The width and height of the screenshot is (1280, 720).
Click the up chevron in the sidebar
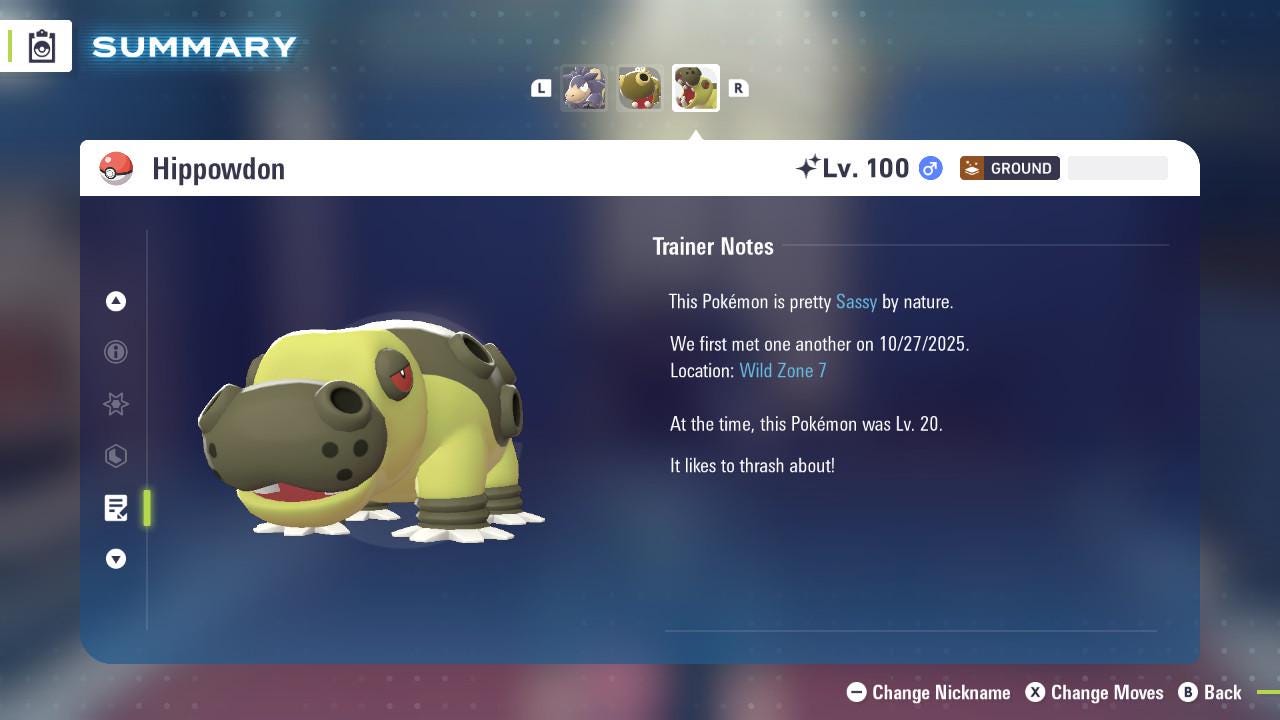coord(116,301)
